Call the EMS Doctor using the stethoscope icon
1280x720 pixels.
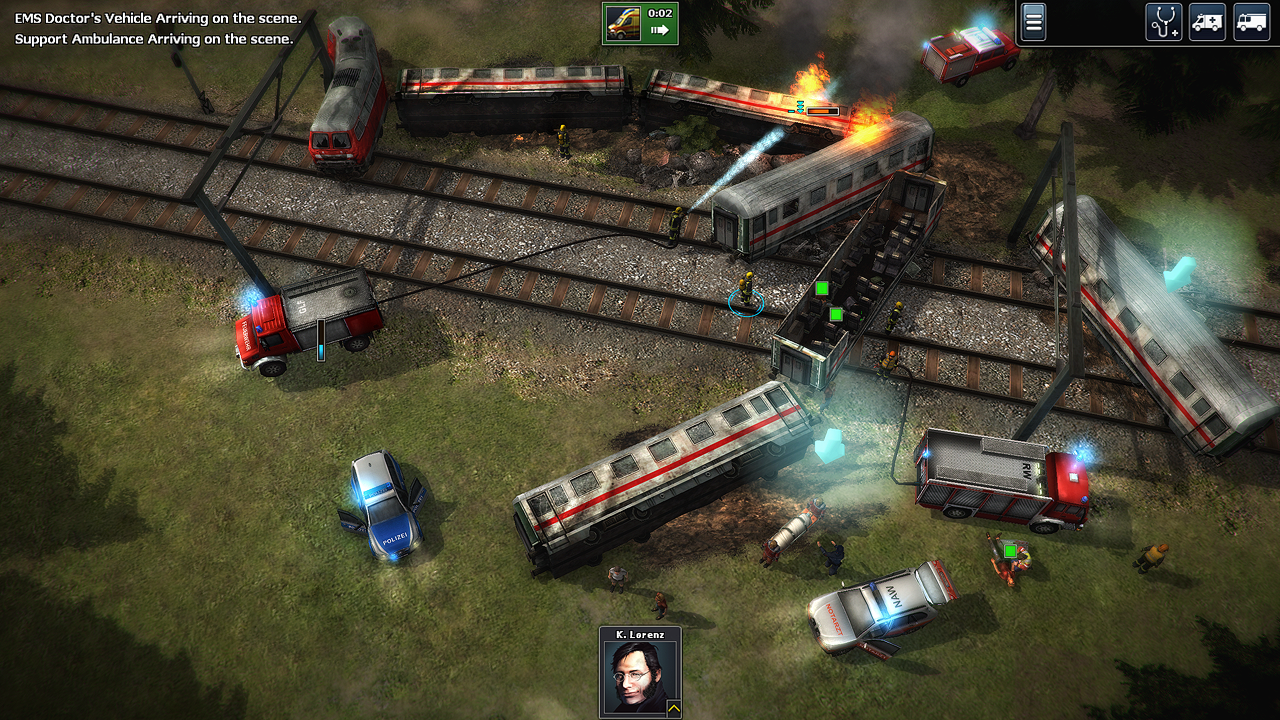1162,21
